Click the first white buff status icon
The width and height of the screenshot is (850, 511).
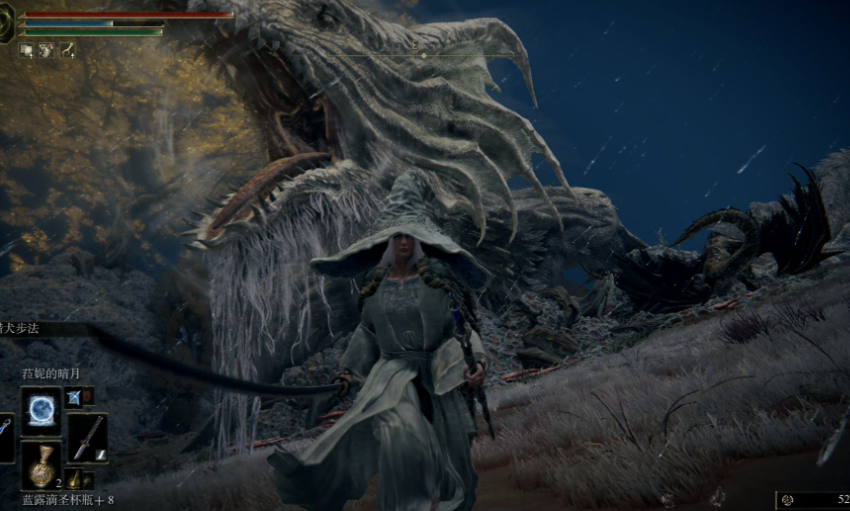(x=26, y=50)
